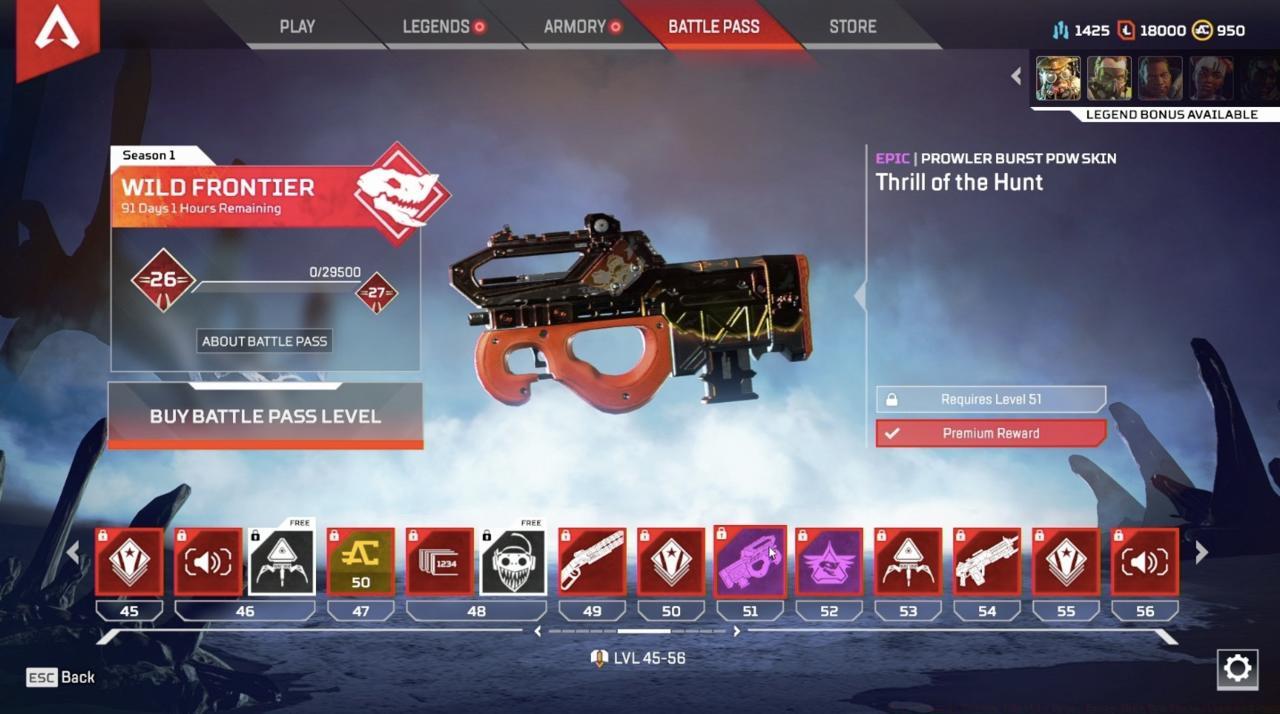Select the level 54 weapon skin reward
The image size is (1280, 714).
coord(987,562)
